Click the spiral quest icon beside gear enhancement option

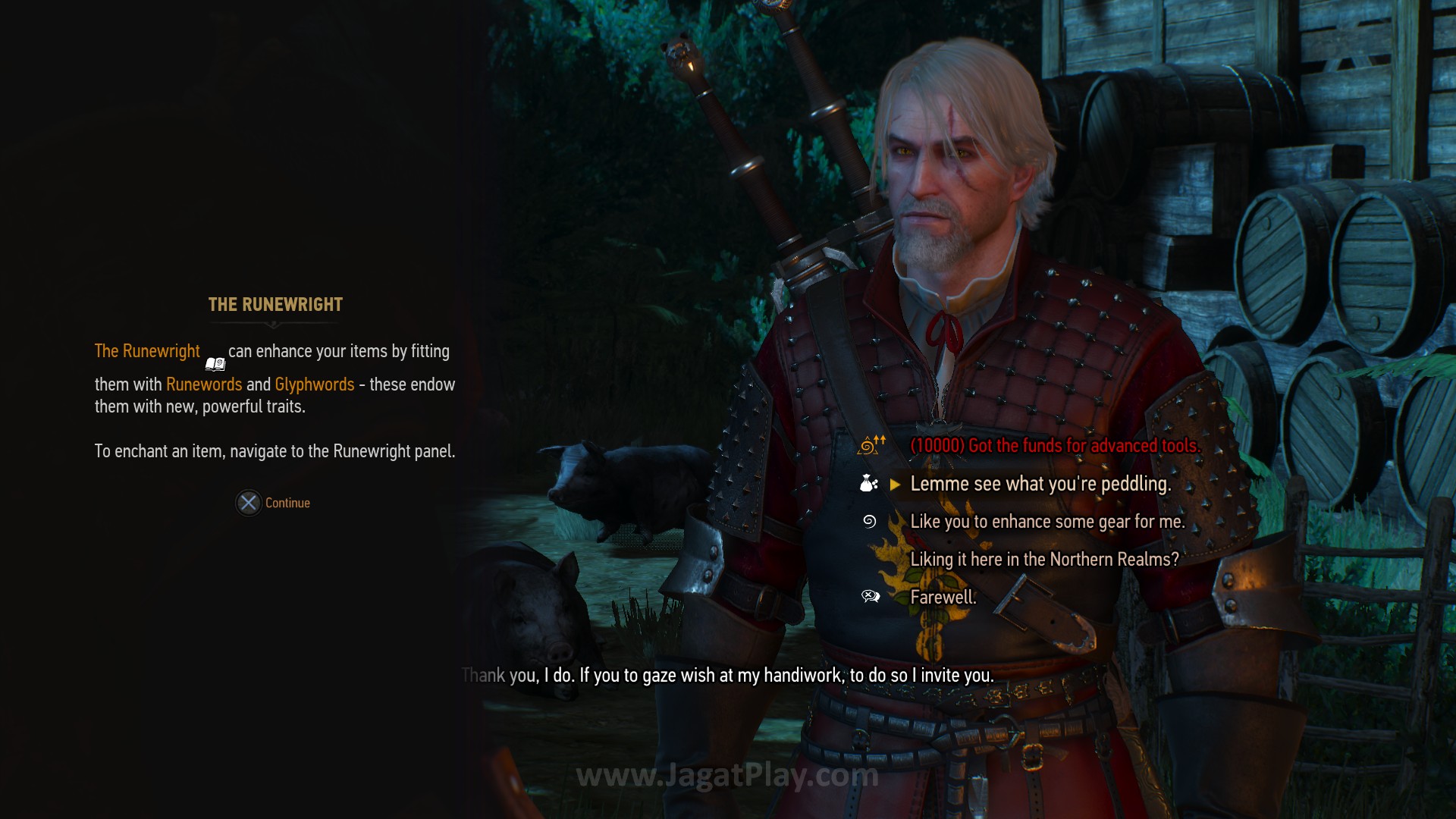coord(868,522)
